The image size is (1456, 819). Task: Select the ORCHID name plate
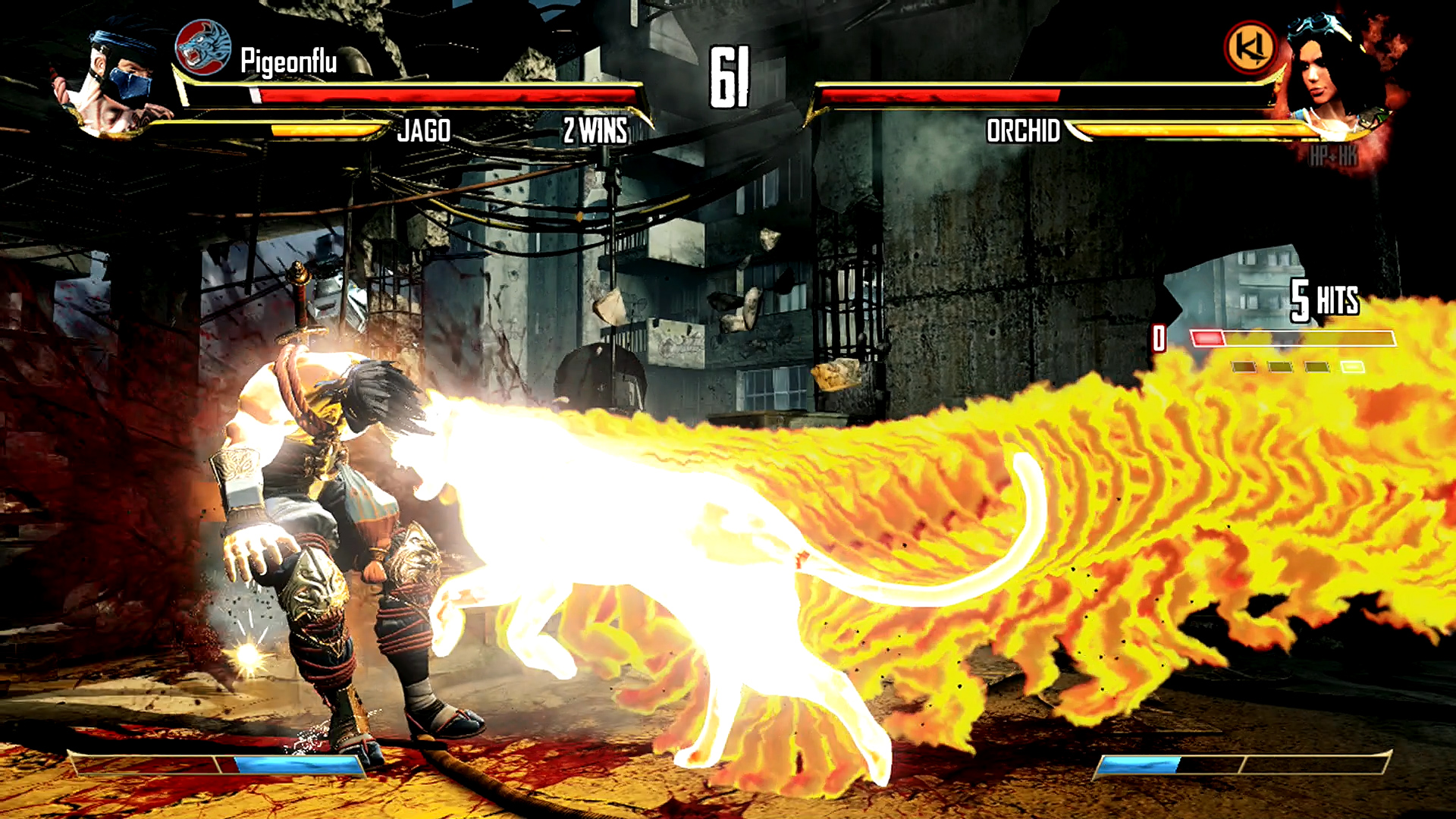[1023, 130]
